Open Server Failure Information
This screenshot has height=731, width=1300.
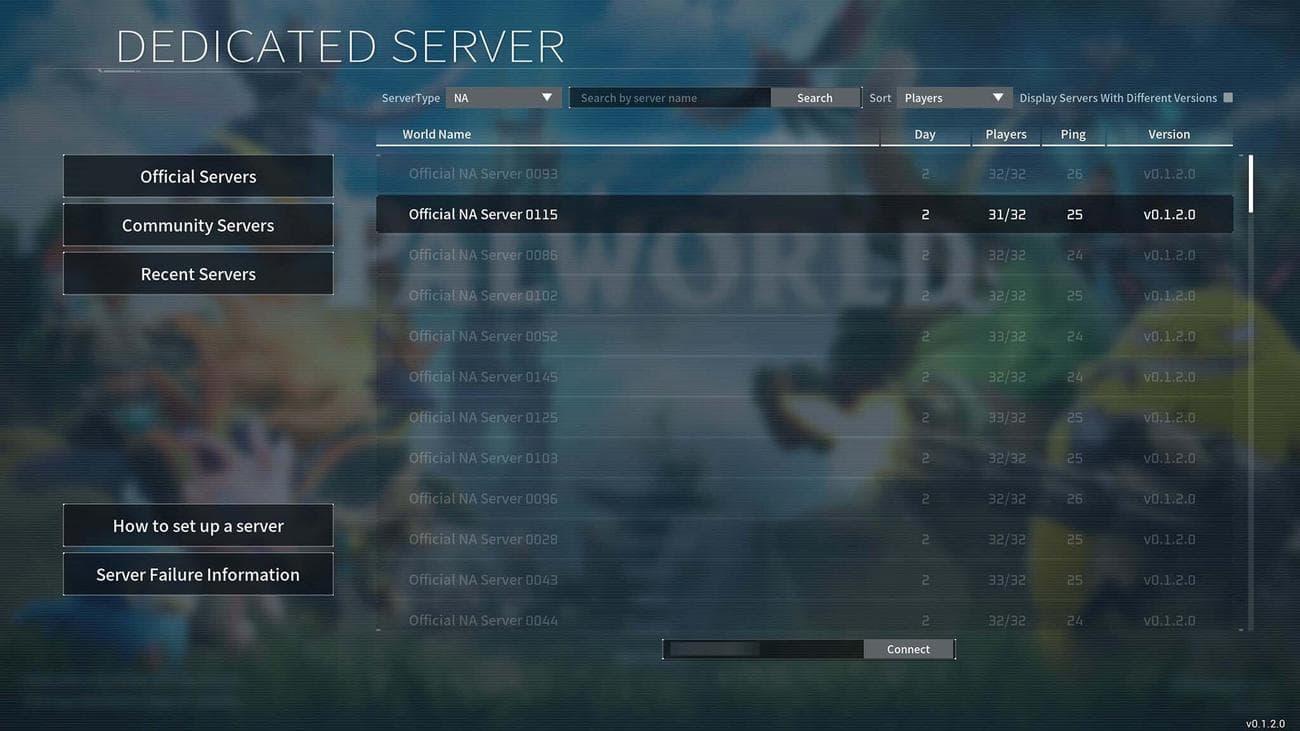coord(197,573)
